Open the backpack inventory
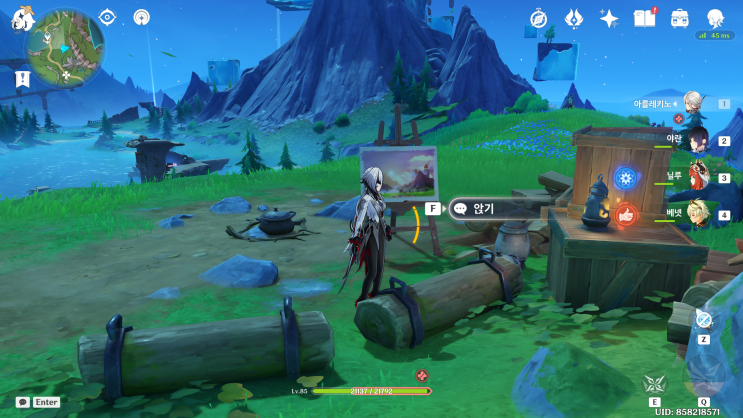Screen dimensions: 743x418 680,18
